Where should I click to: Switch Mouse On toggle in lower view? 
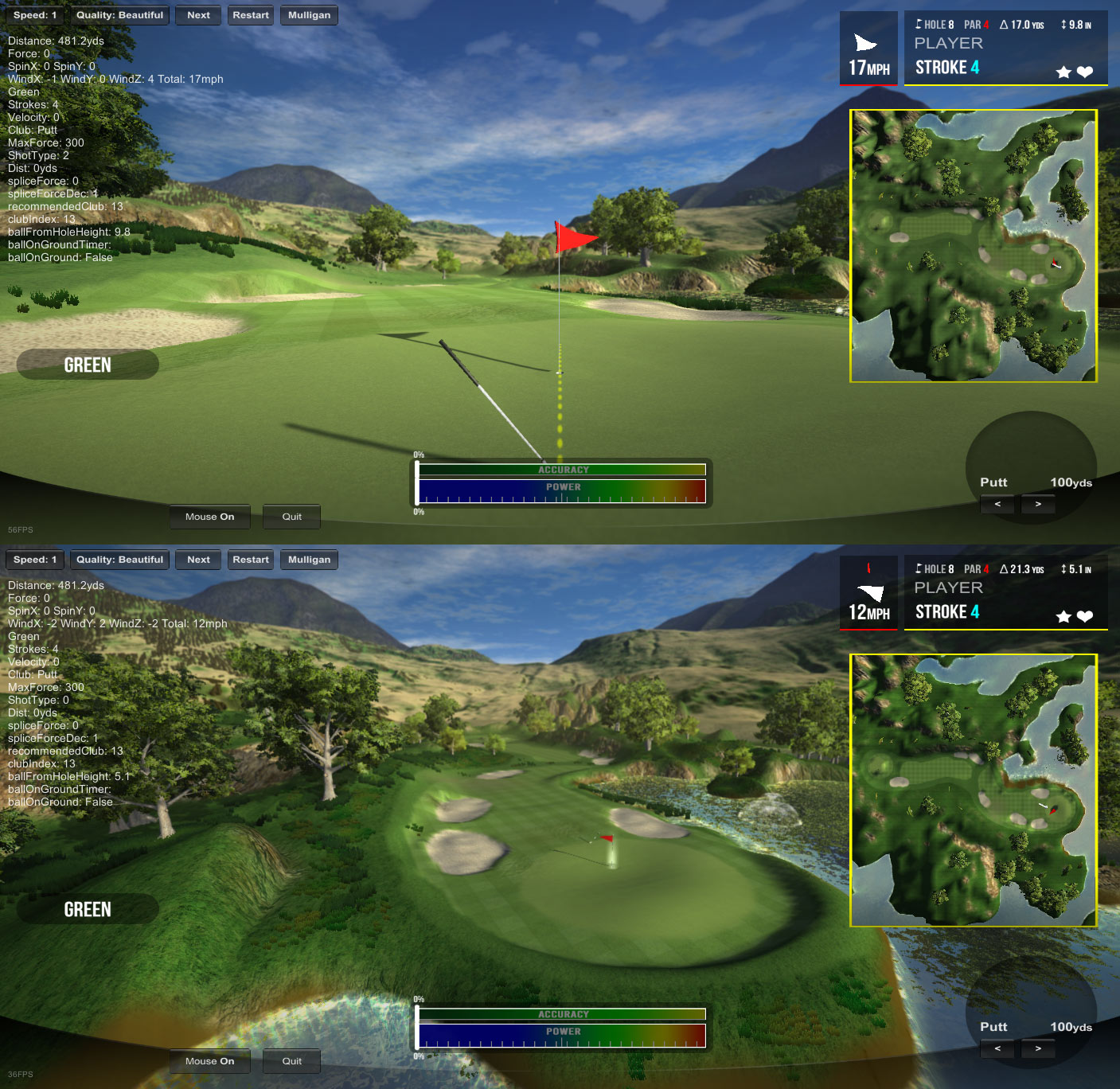(x=209, y=1061)
